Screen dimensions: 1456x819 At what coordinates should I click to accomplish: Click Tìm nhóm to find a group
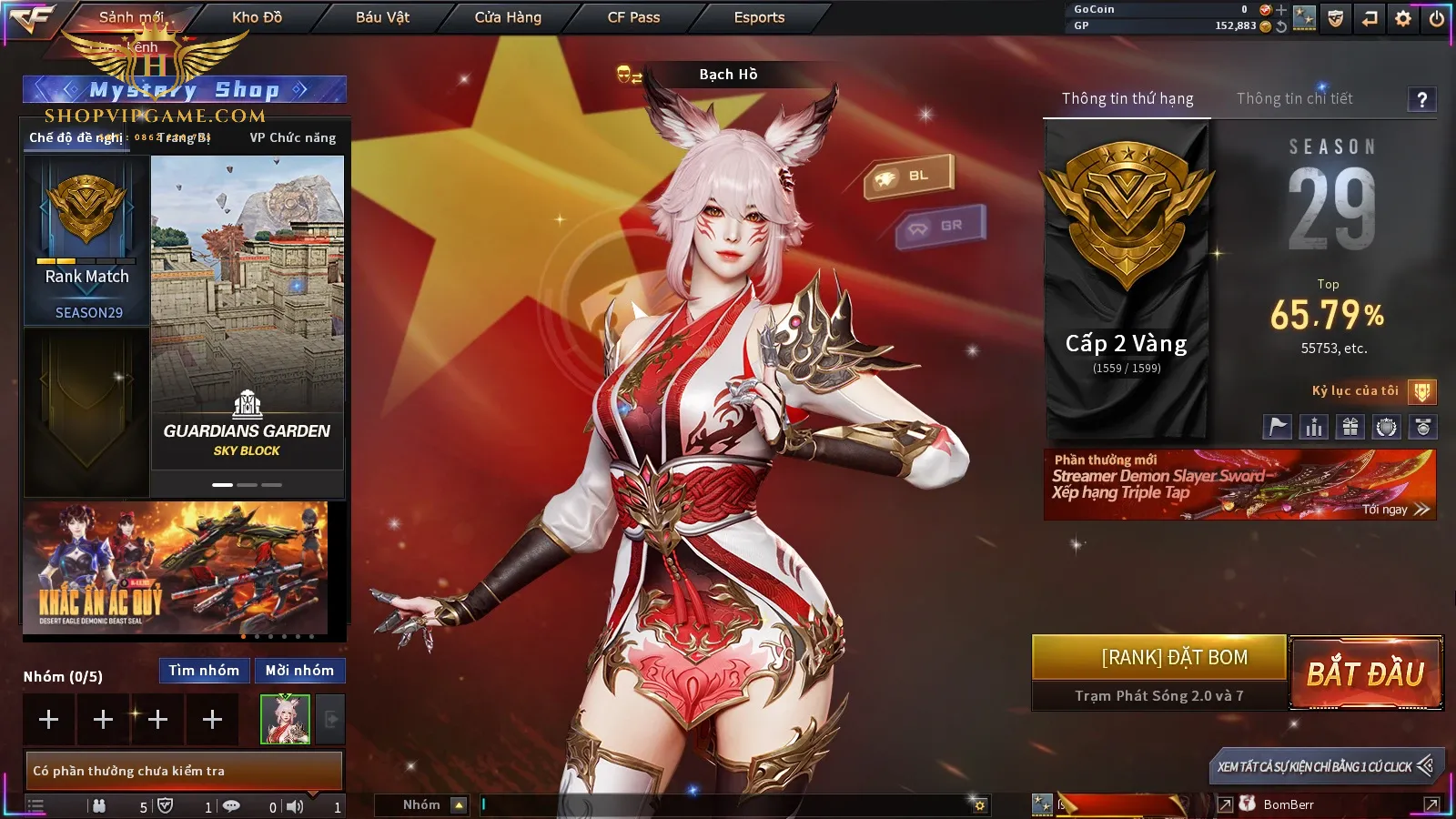[x=204, y=671]
